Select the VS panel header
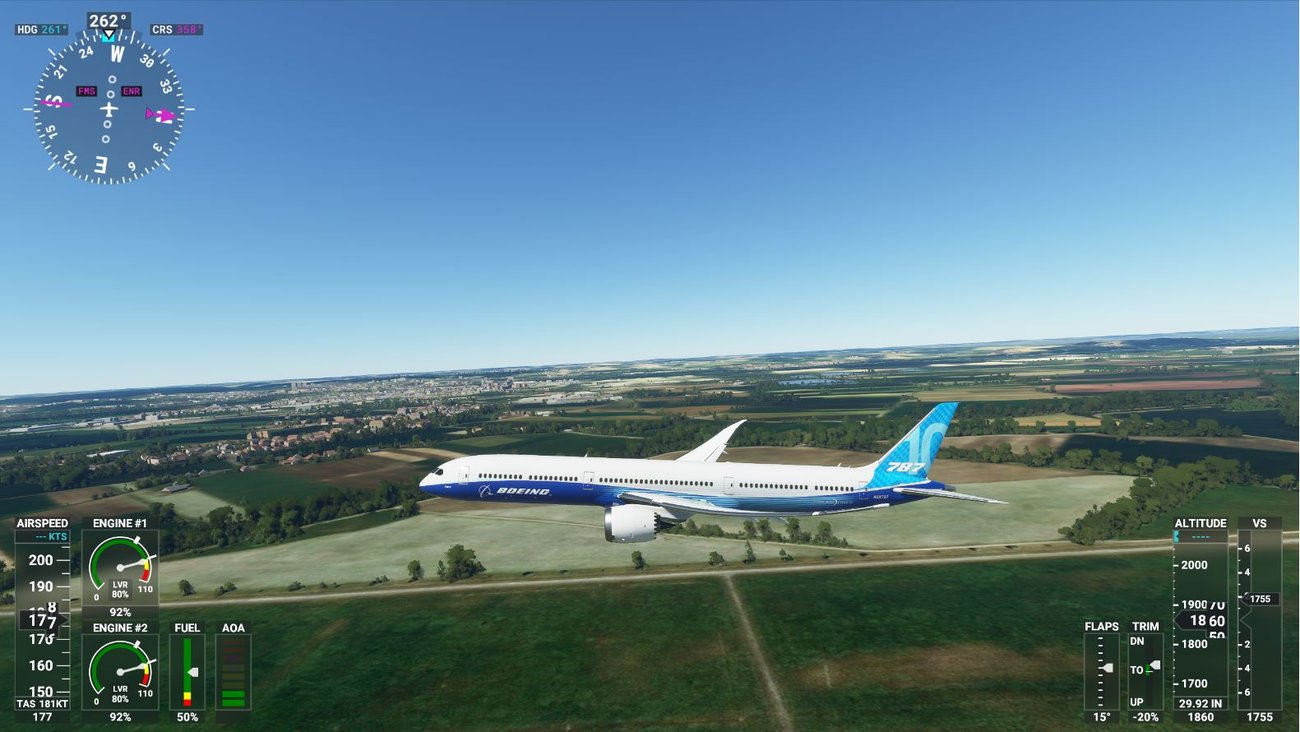 tap(1260, 523)
